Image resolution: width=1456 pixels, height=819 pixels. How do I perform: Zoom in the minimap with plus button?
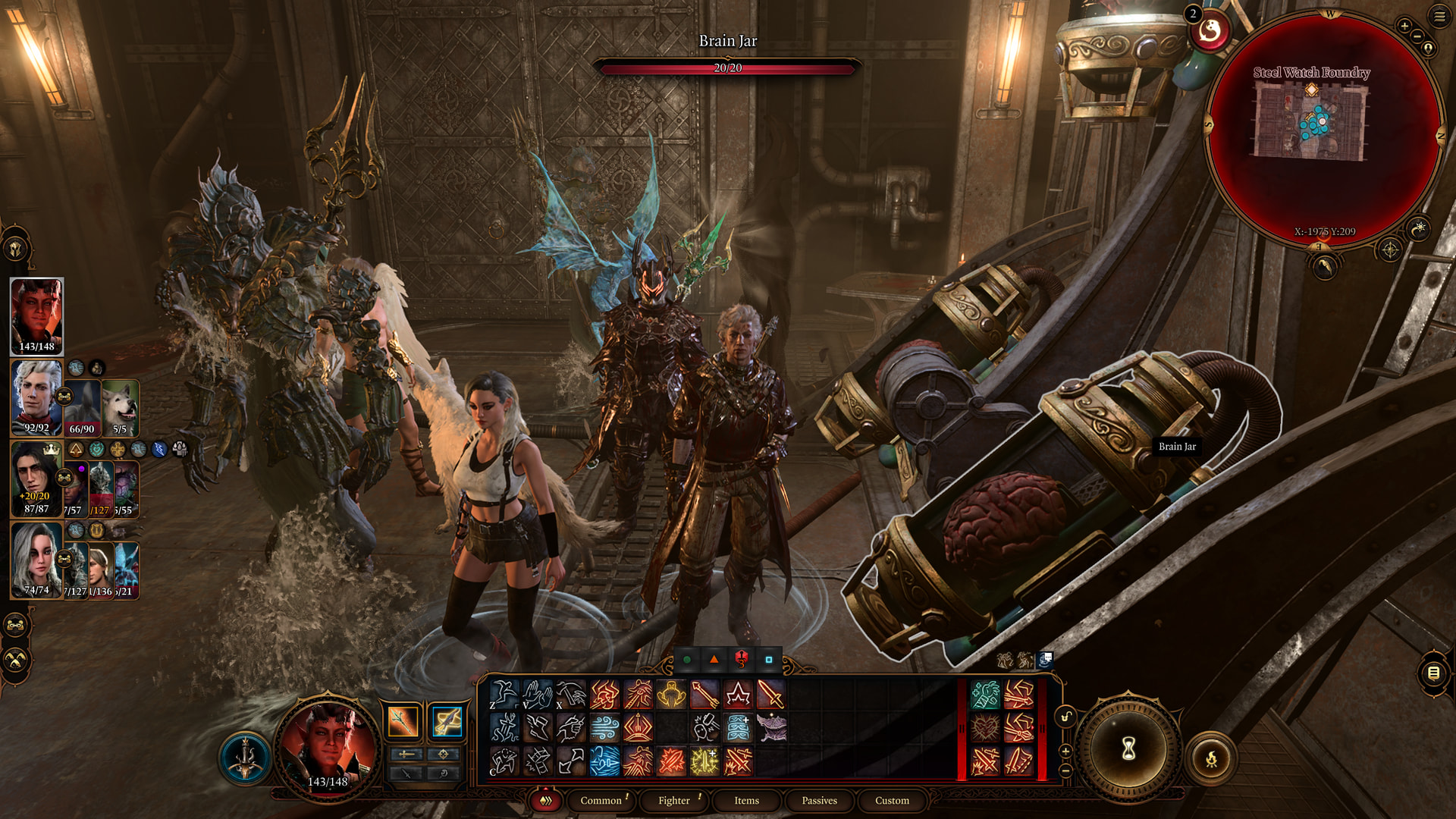1404,26
